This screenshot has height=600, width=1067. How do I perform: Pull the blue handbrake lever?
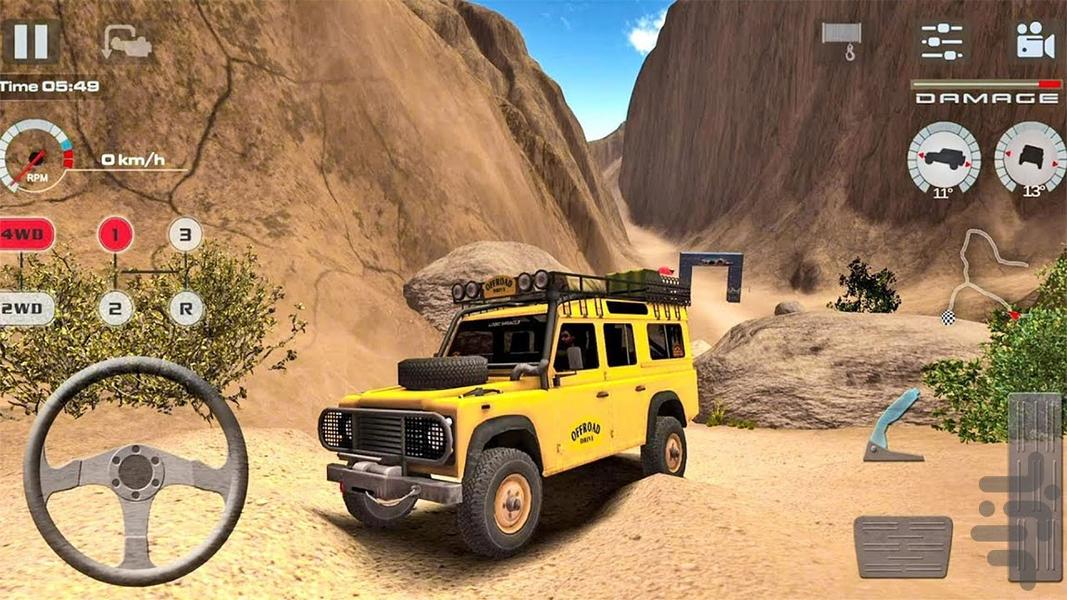(894, 426)
